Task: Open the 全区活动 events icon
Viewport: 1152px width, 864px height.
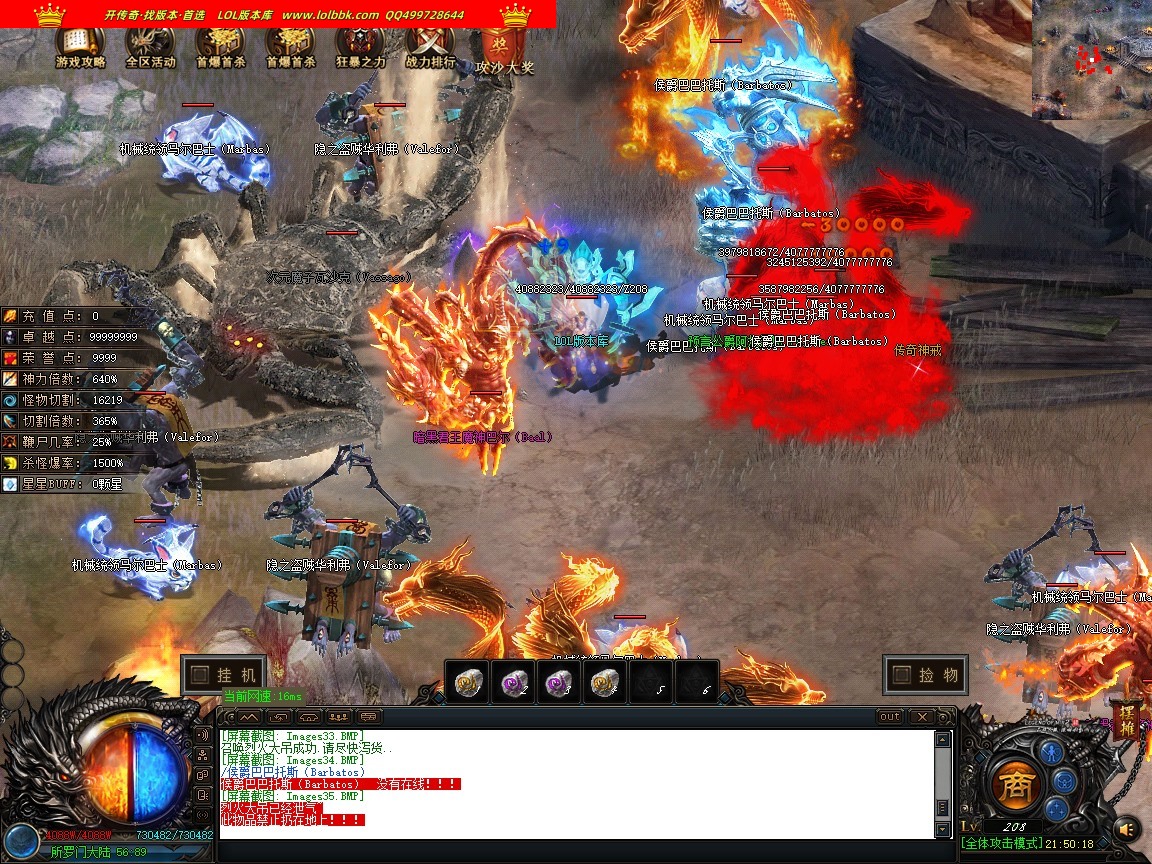Action: (x=150, y=45)
